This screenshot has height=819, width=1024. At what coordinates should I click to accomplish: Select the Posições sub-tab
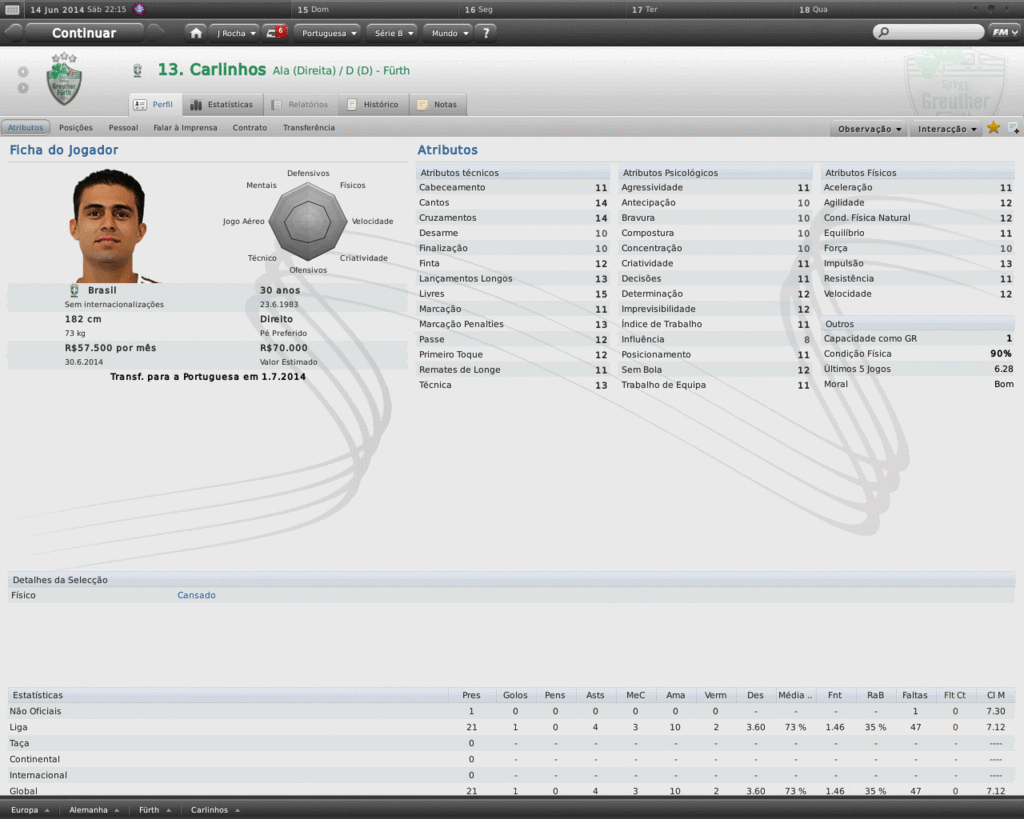[76, 128]
